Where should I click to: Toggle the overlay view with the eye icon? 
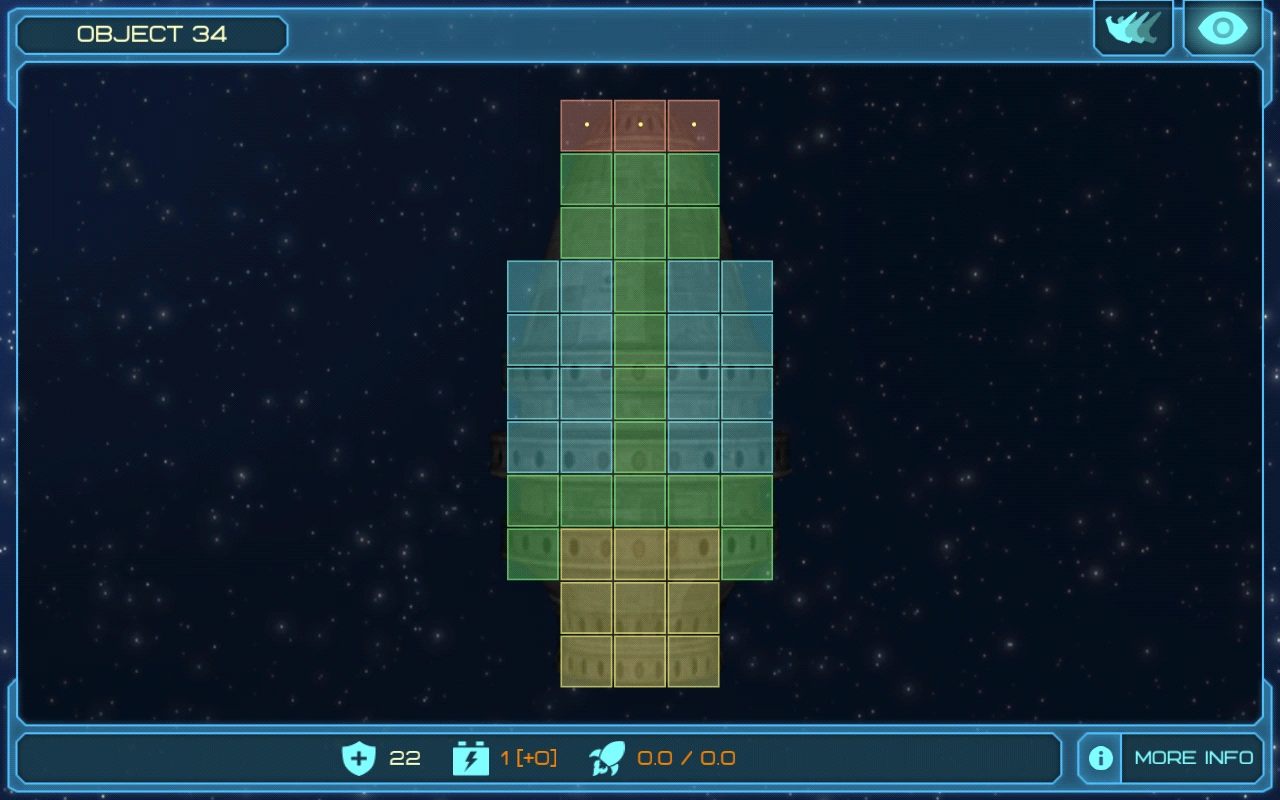click(x=1221, y=28)
